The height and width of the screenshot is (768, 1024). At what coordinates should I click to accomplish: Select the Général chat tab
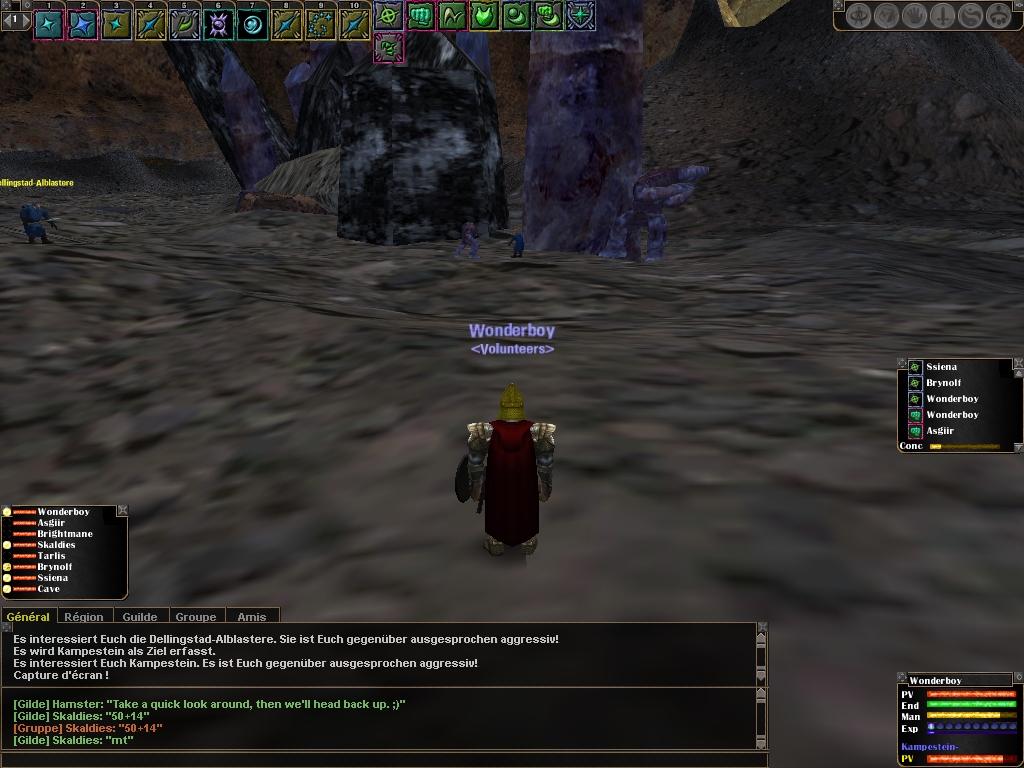click(28, 617)
